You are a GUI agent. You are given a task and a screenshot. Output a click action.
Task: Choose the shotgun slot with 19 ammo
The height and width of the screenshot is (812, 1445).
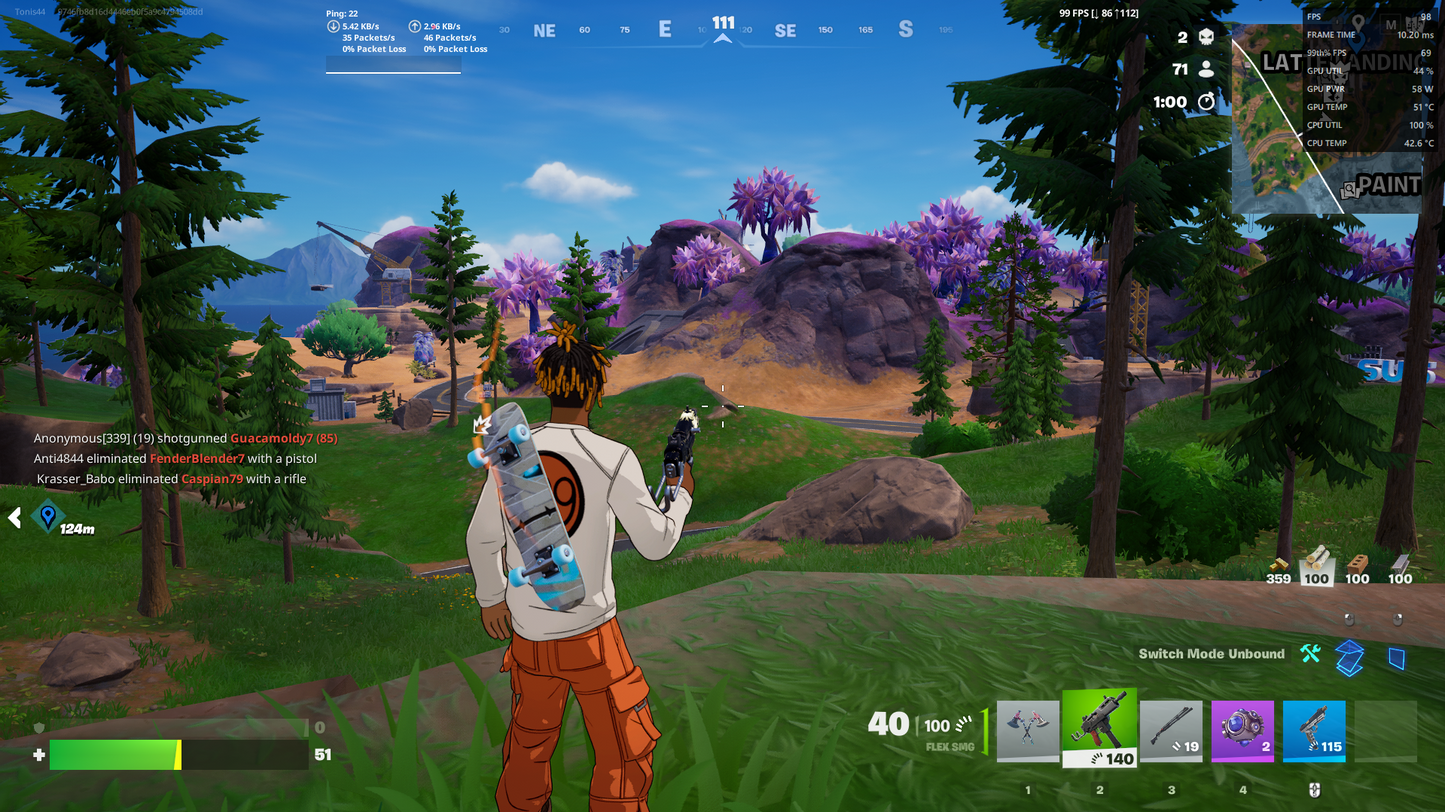coord(1171,731)
